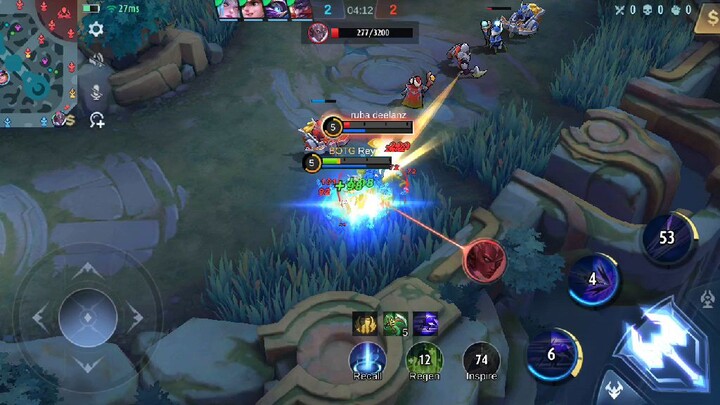Tap the movement joystick center
The height and width of the screenshot is (405, 720).
(x=87, y=318)
